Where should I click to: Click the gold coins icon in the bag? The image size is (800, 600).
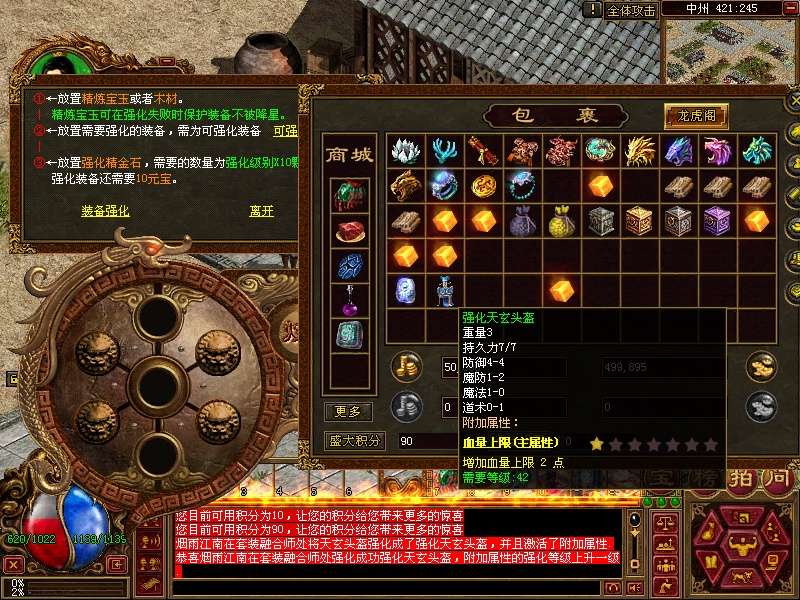tap(406, 365)
